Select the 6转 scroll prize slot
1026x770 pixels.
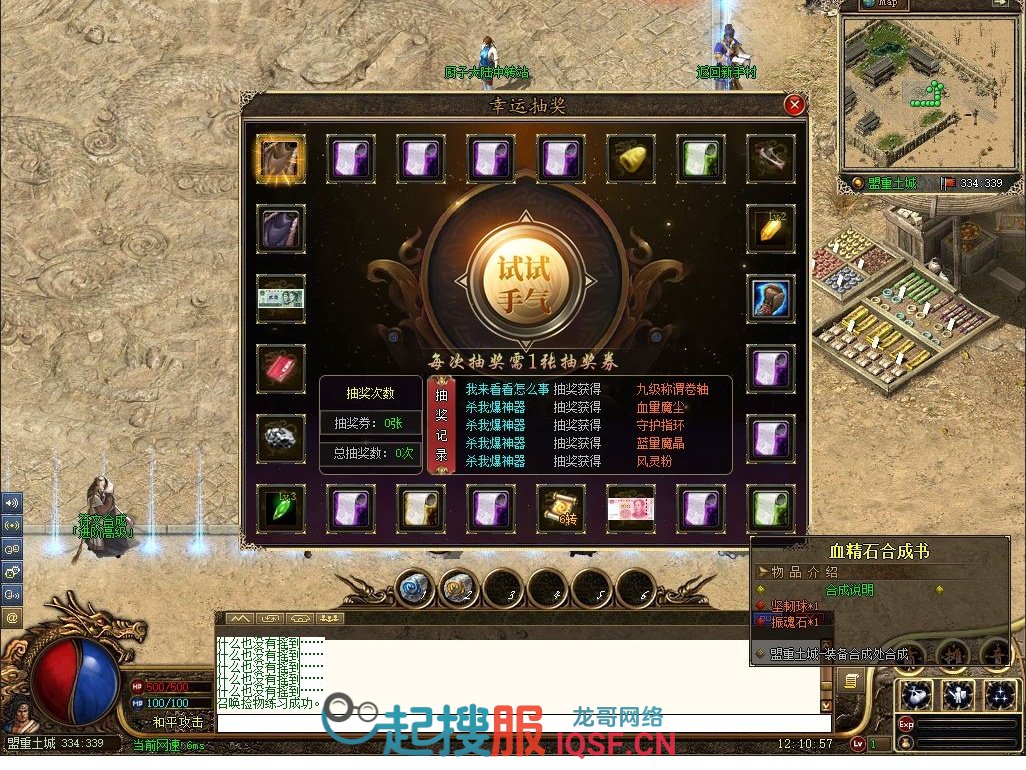click(x=561, y=509)
